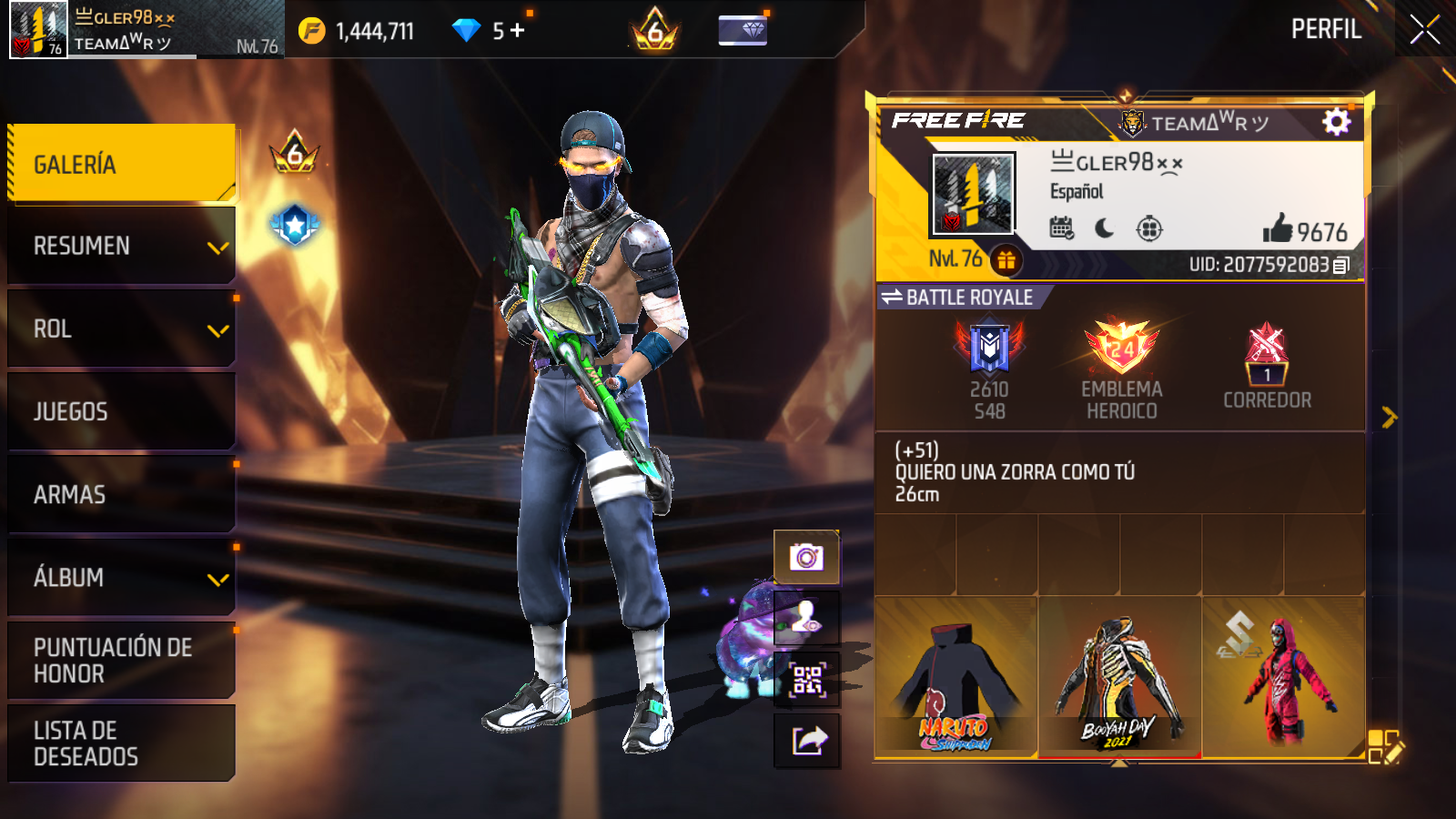Click the gift icon beside Nvl. 76
The height and width of the screenshot is (819, 1456).
tap(1006, 261)
